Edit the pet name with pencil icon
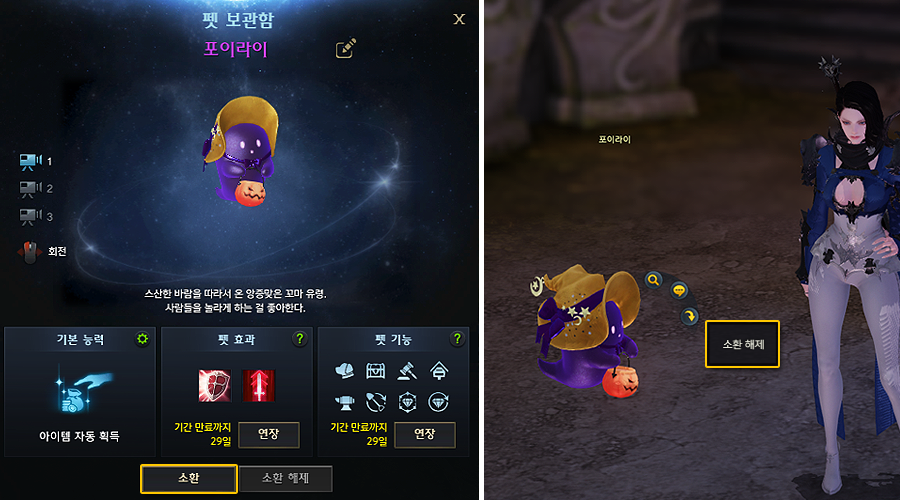 tap(346, 48)
